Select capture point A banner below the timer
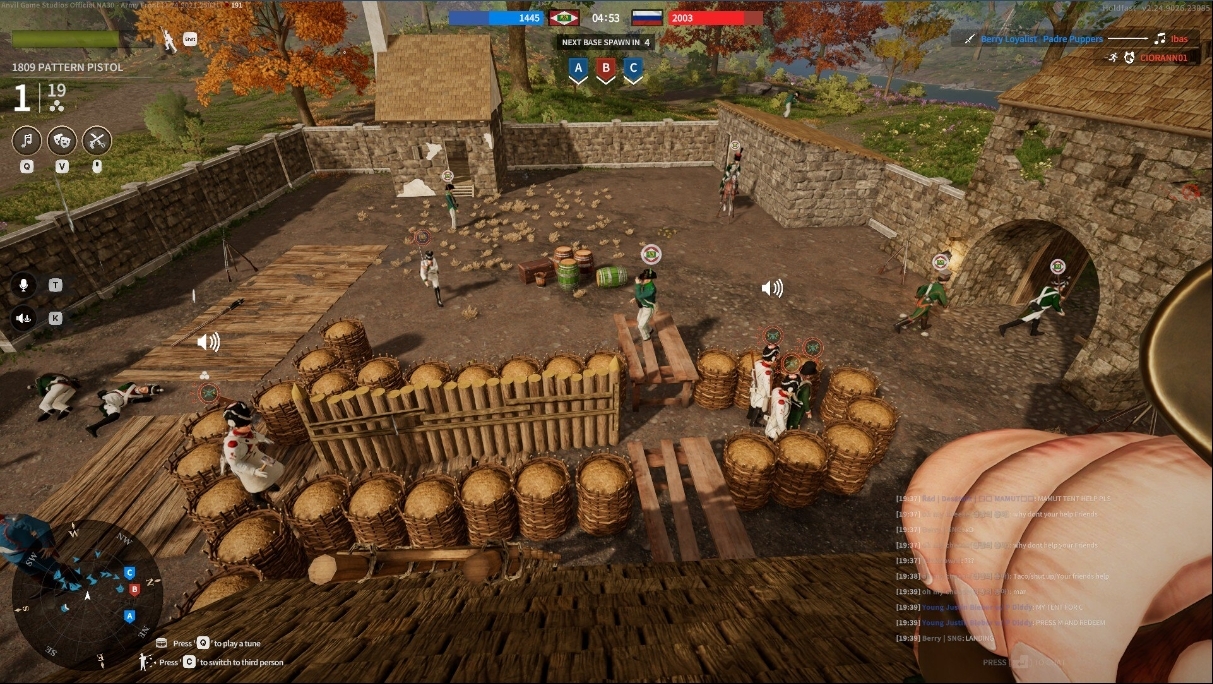The width and height of the screenshot is (1213, 684). (577, 69)
